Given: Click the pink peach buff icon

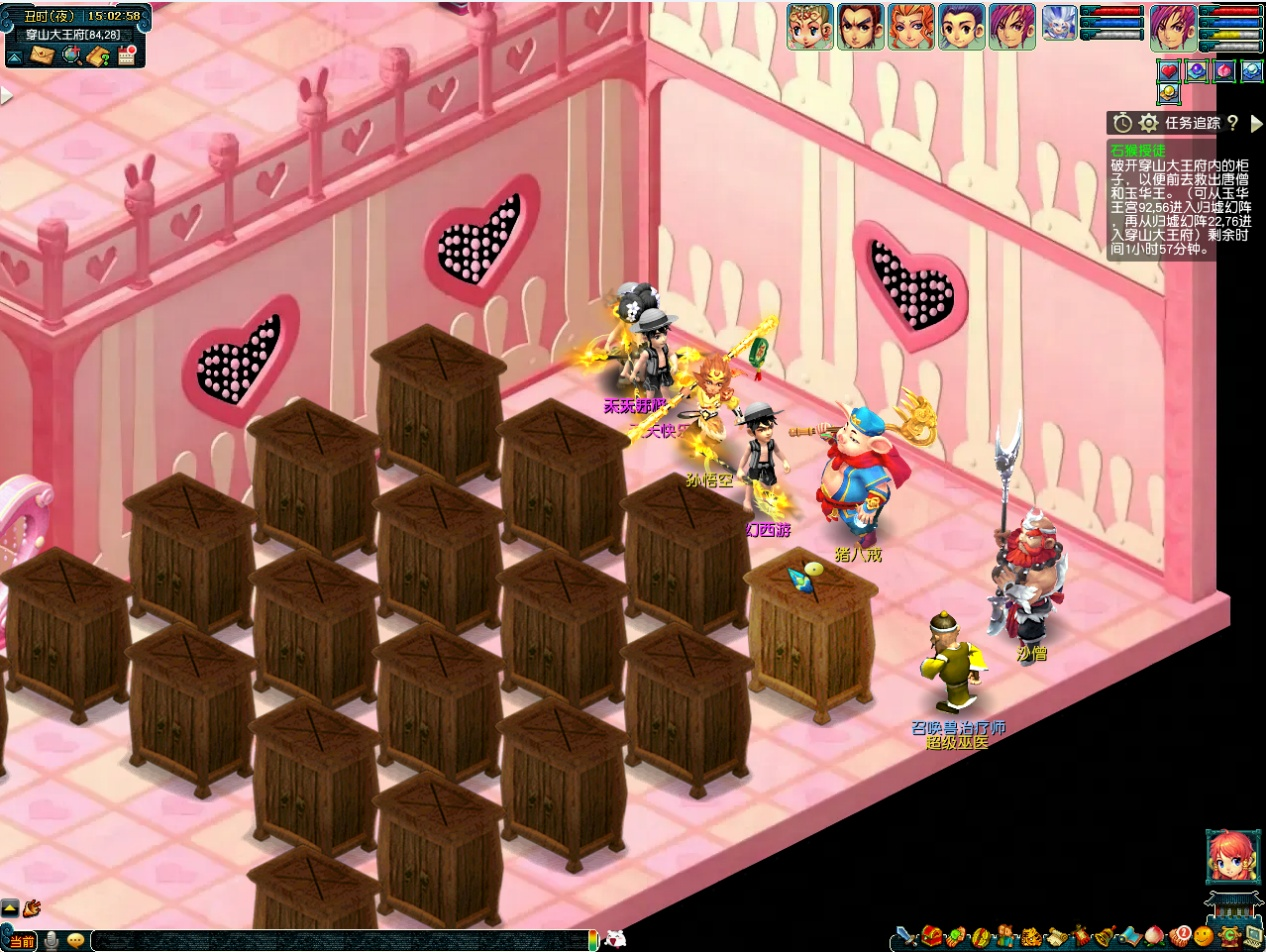Looking at the screenshot, I should click(1224, 71).
